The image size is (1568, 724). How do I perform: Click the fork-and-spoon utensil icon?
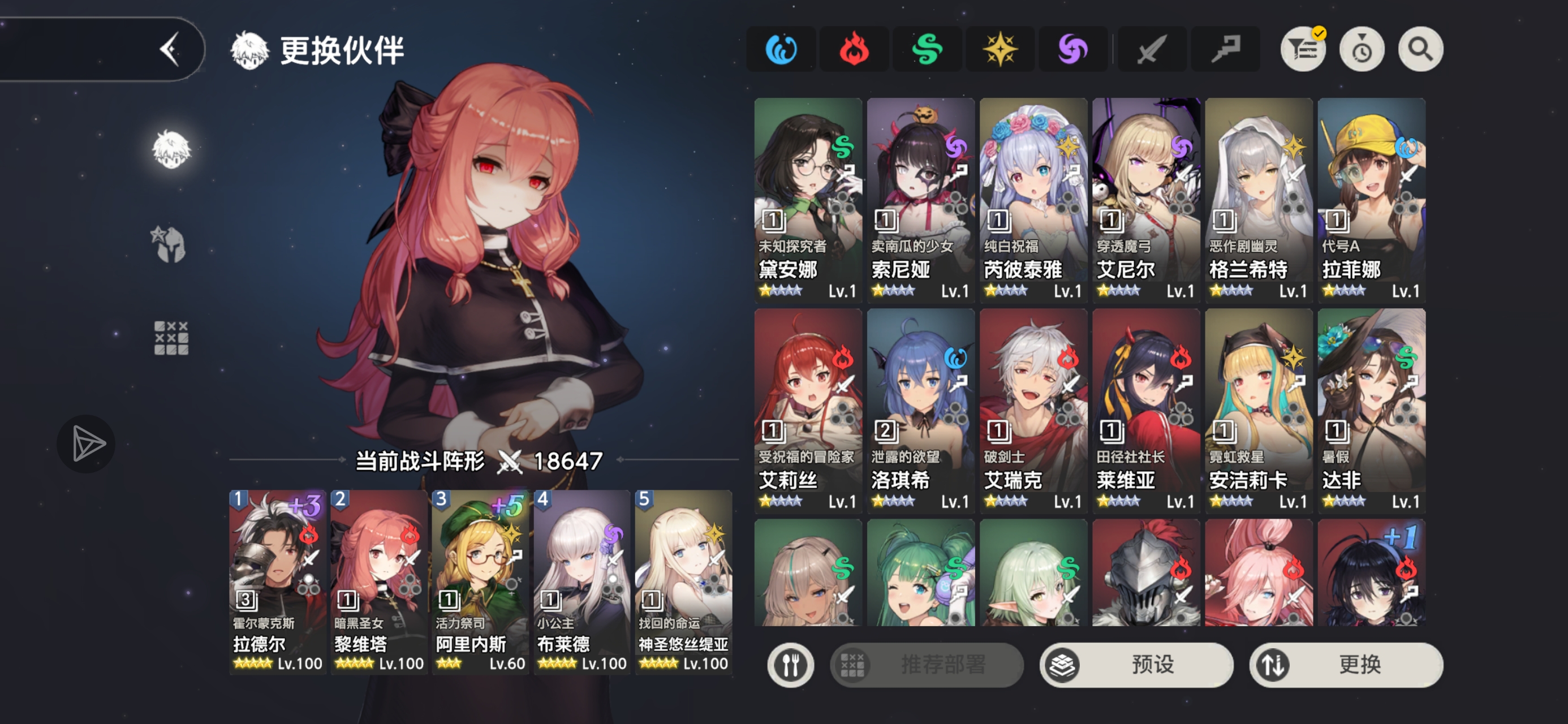coord(790,665)
